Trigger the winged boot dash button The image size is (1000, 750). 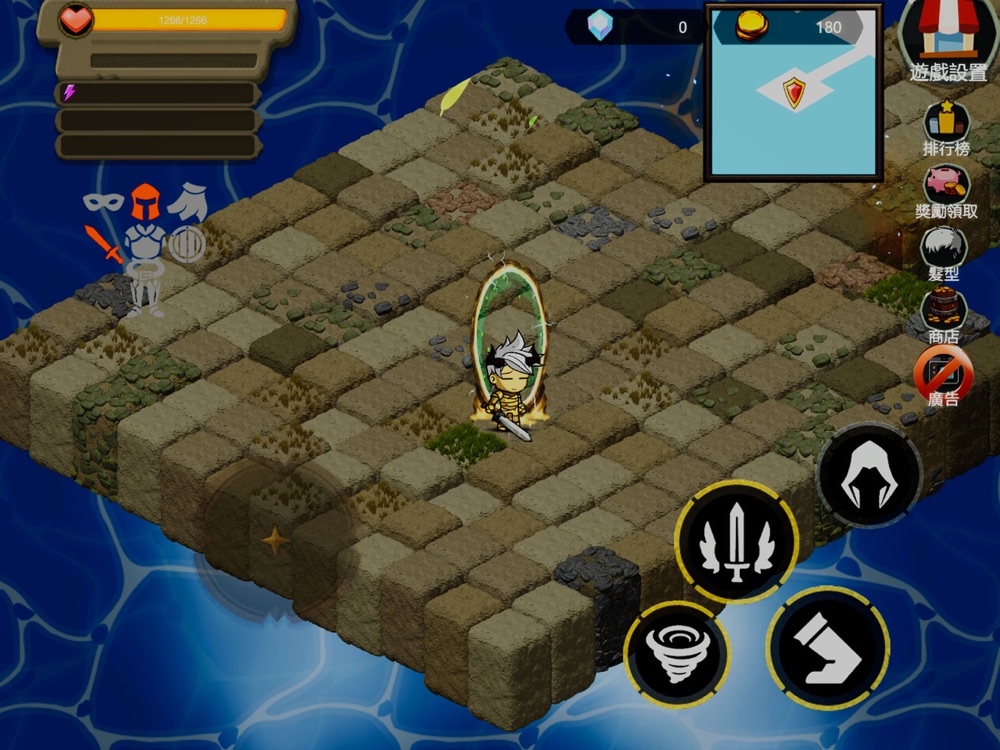point(827,646)
